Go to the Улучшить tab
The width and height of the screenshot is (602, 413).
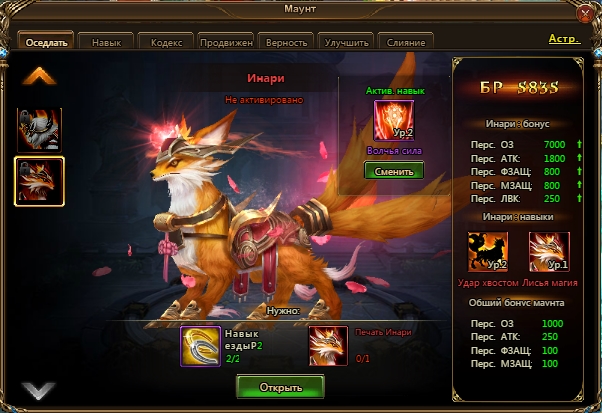346,43
